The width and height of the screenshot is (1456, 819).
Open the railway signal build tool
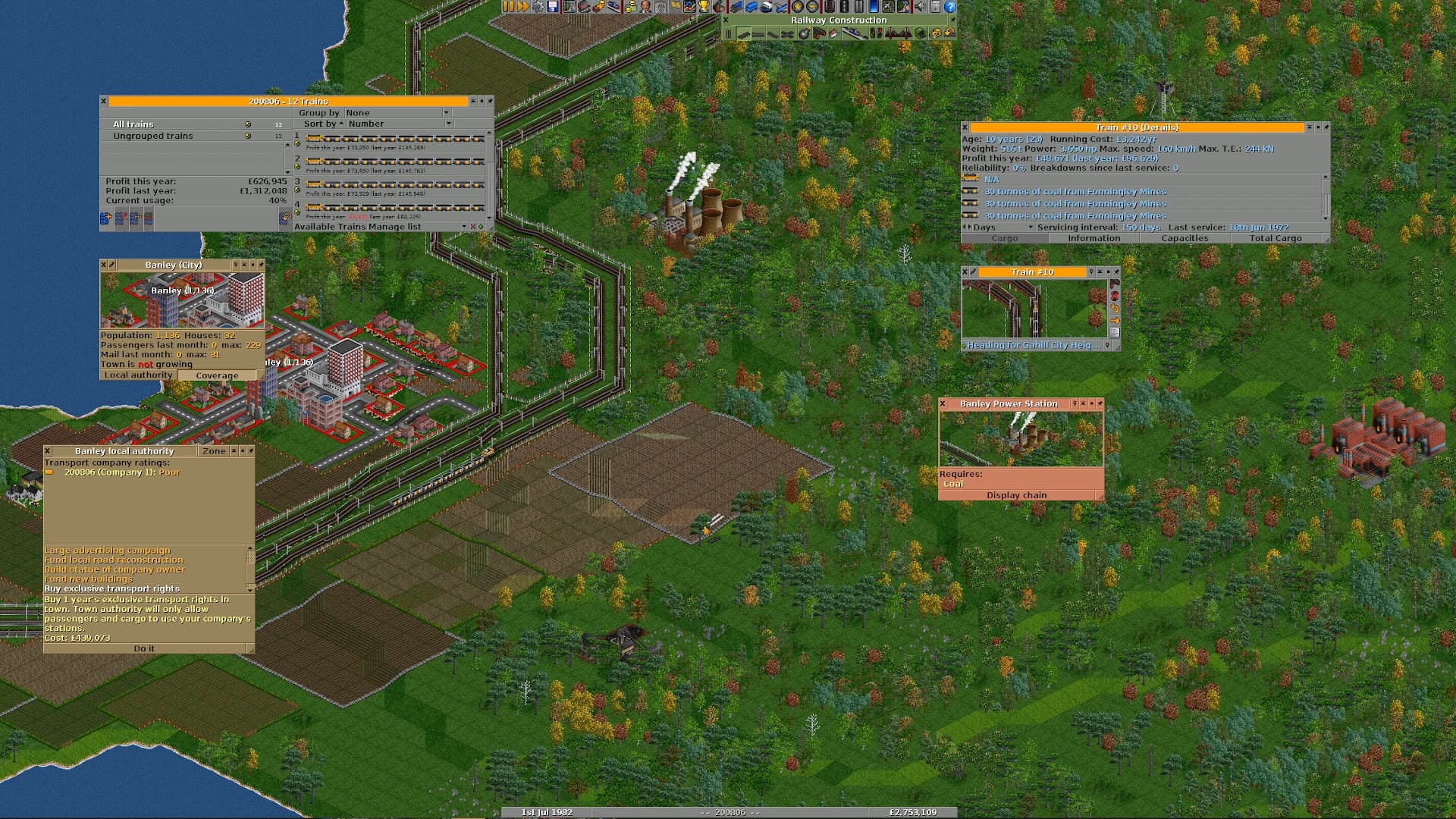coord(876,33)
